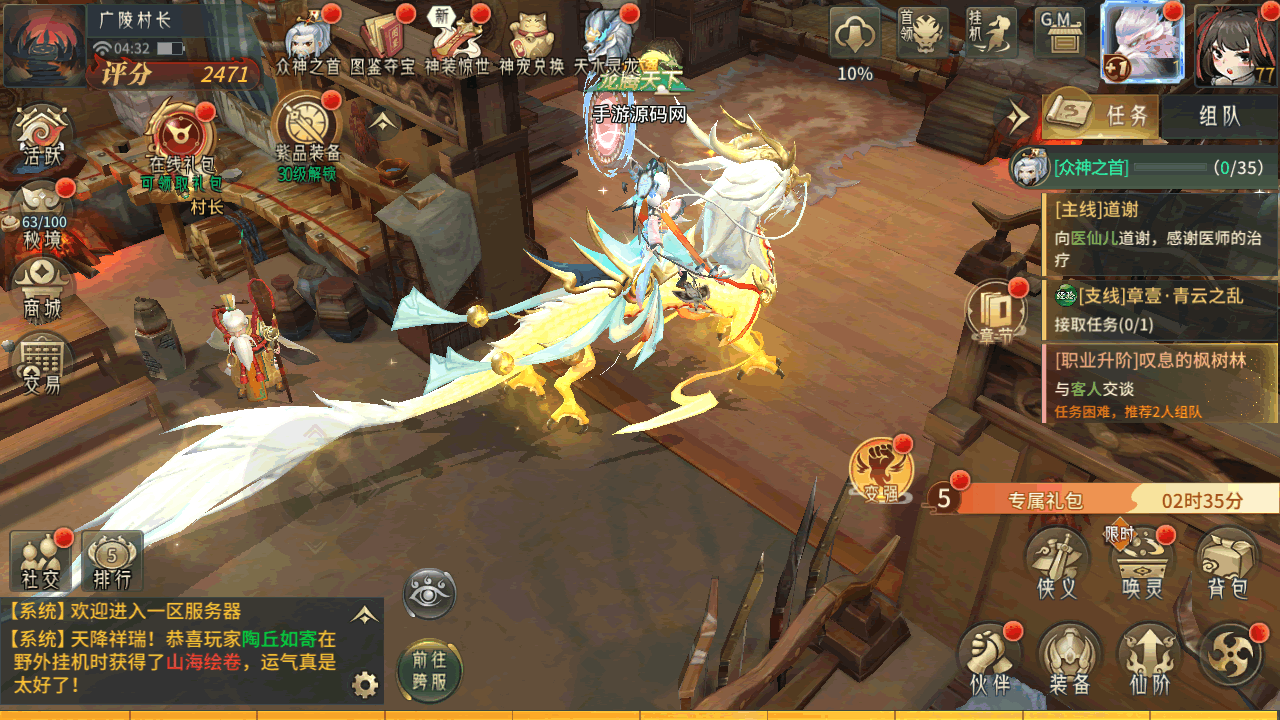This screenshot has width=1280, height=720.
Task: Open chat settings gear icon
Action: point(365,685)
